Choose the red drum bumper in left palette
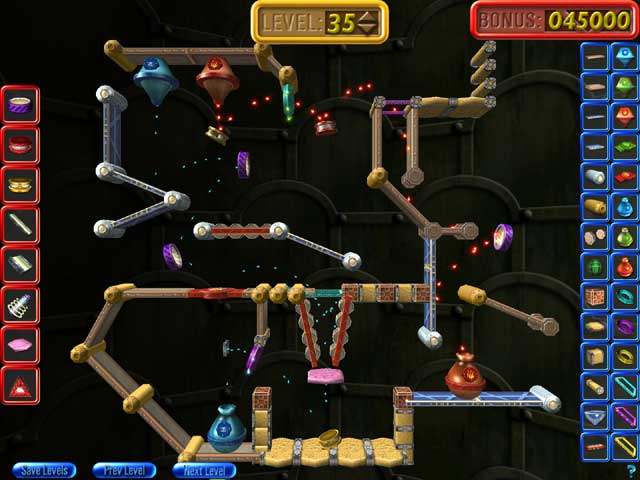Image resolution: width=640 pixels, height=480 pixels. pyautogui.click(x=20, y=144)
